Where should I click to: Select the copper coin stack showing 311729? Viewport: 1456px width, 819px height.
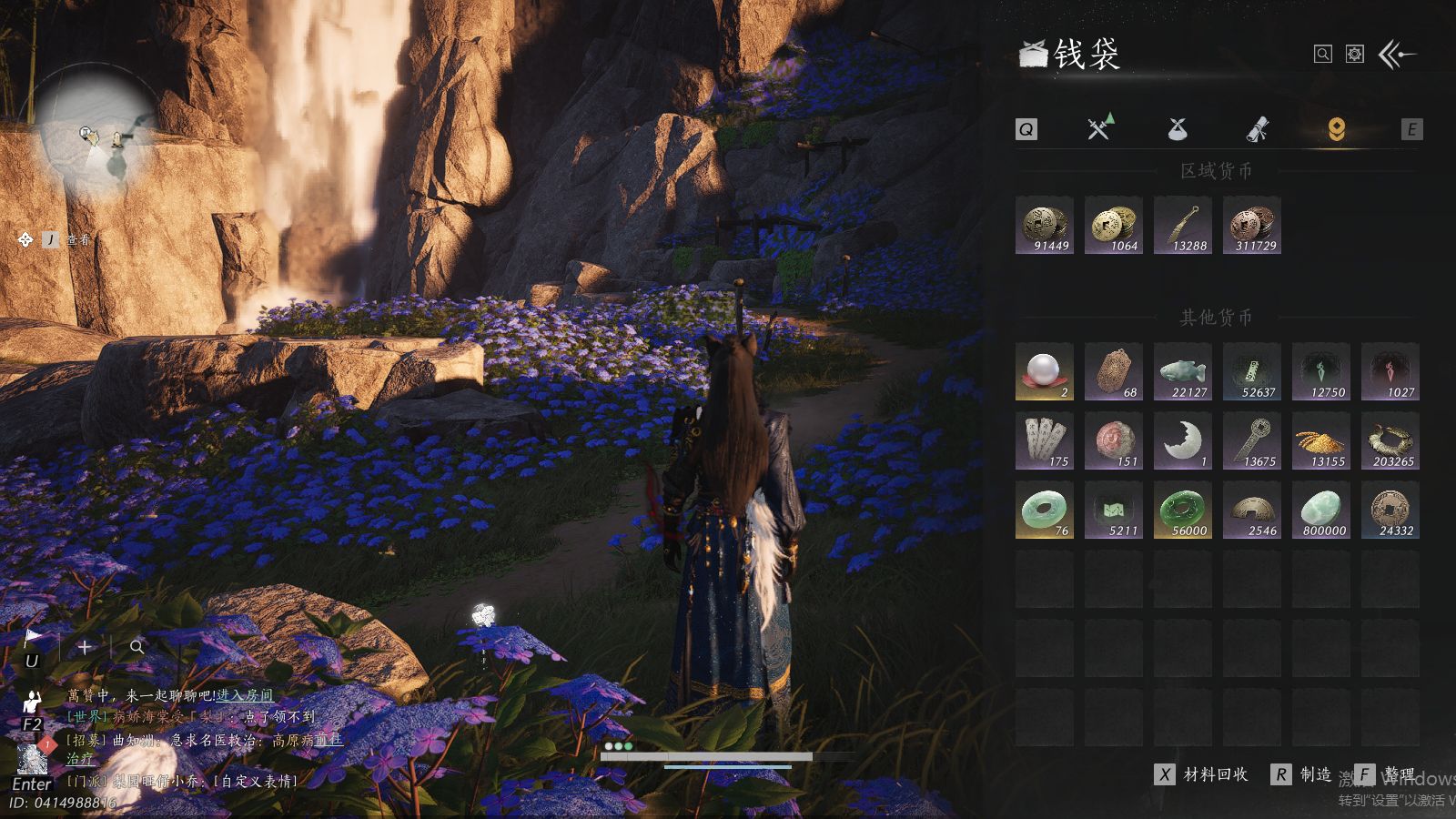1252,225
